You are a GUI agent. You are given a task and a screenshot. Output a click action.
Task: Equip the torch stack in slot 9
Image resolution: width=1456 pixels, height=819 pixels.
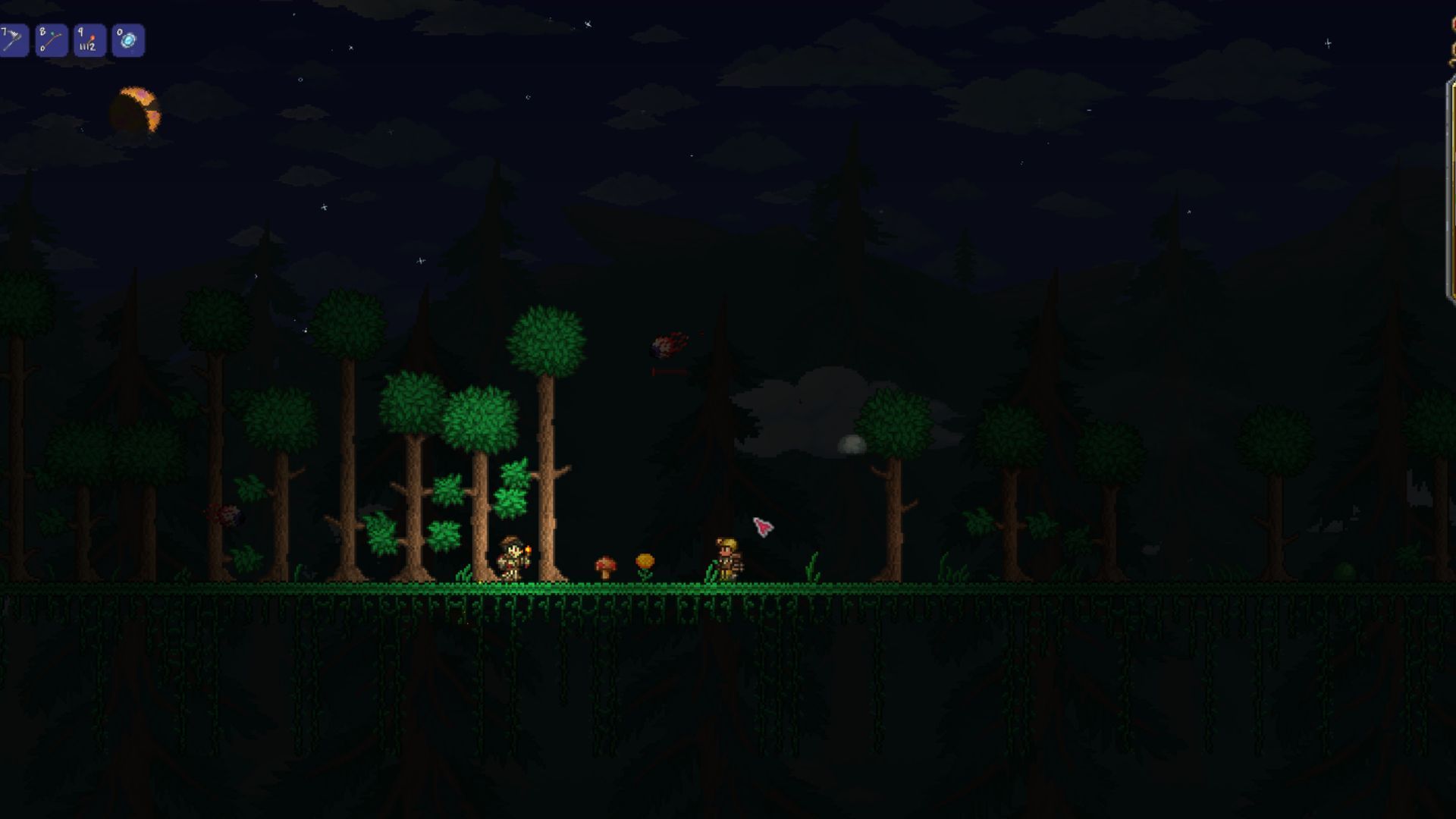[x=89, y=41]
